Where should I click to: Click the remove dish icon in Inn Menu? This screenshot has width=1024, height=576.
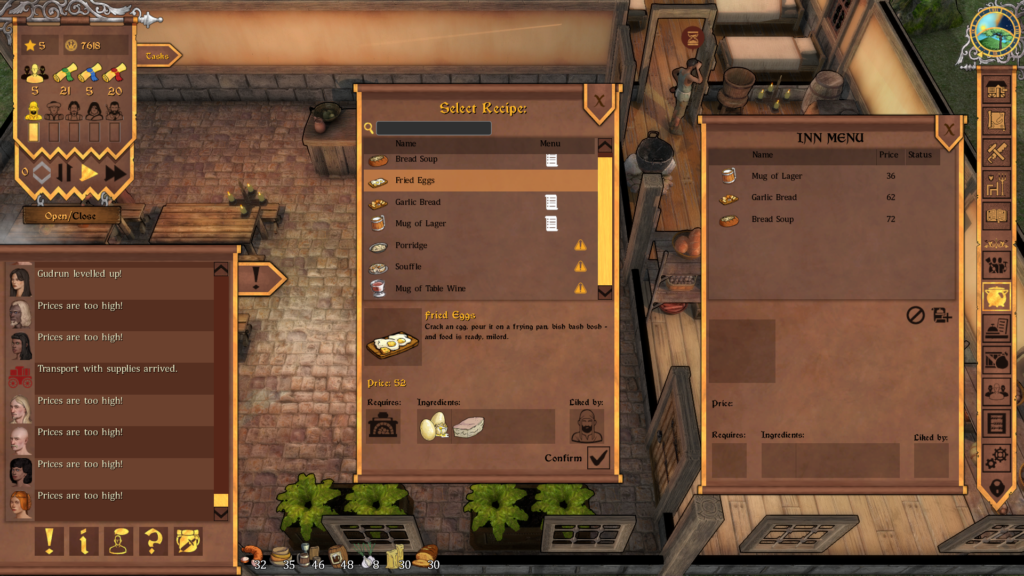[915, 315]
